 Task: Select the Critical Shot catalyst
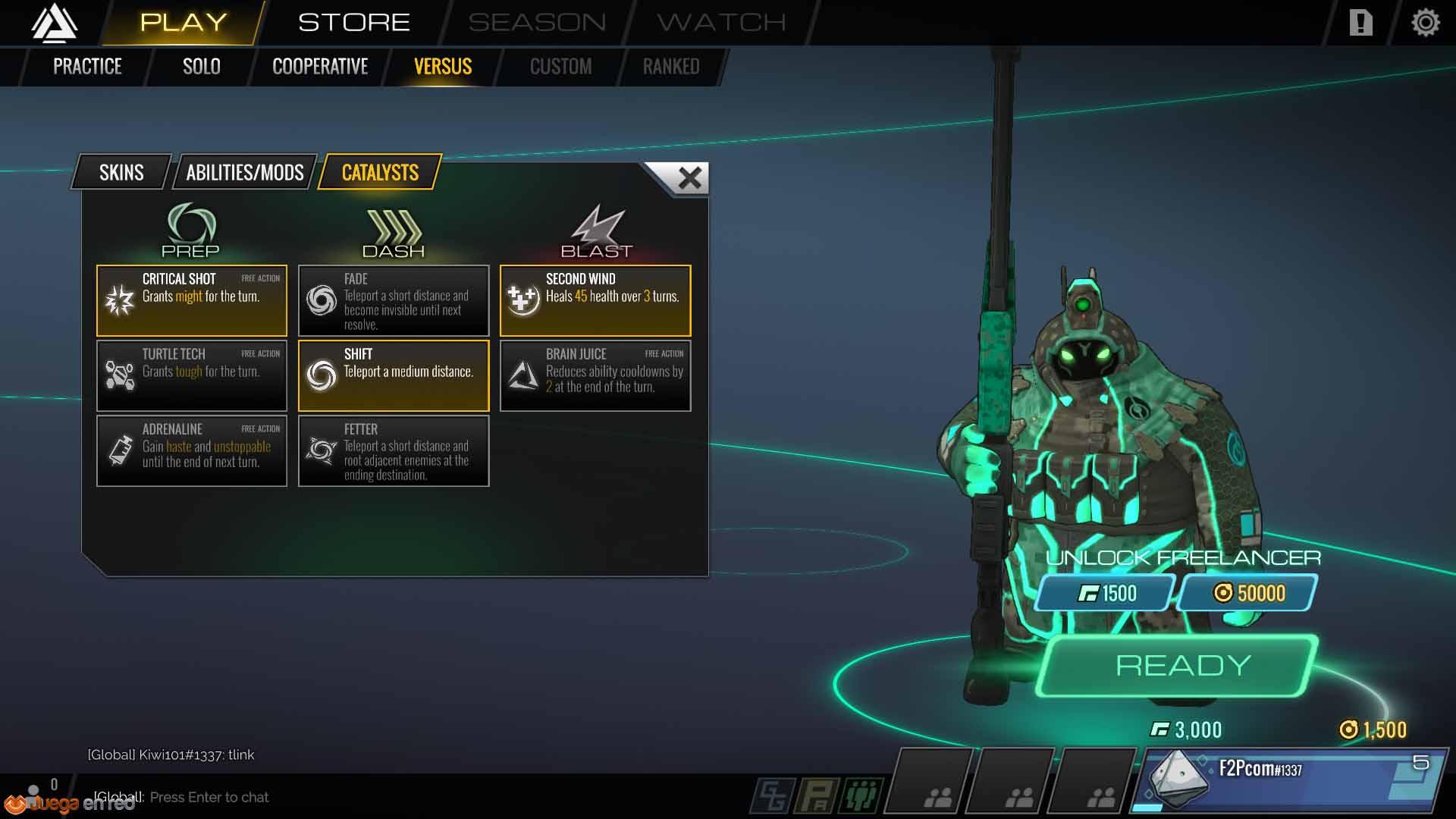pos(192,300)
